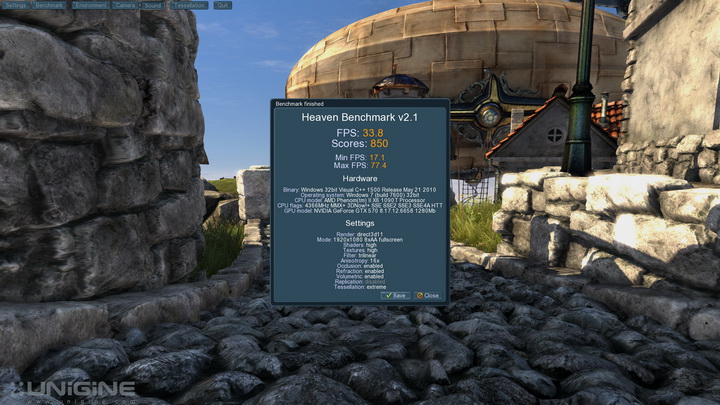Select the Camera menu entry
This screenshot has width=720, height=405.
(x=126, y=5)
